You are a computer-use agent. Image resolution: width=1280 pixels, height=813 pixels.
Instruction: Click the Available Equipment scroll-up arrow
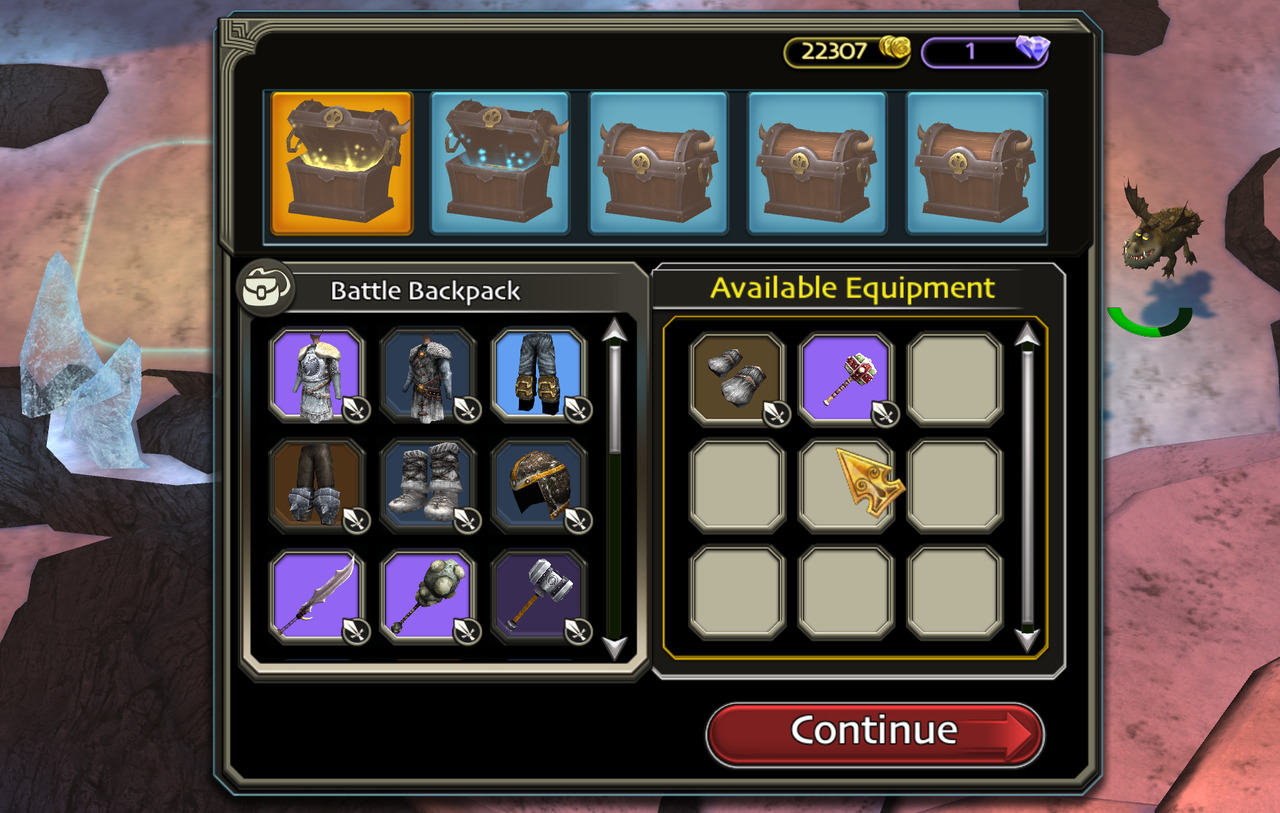pyautogui.click(x=1027, y=337)
